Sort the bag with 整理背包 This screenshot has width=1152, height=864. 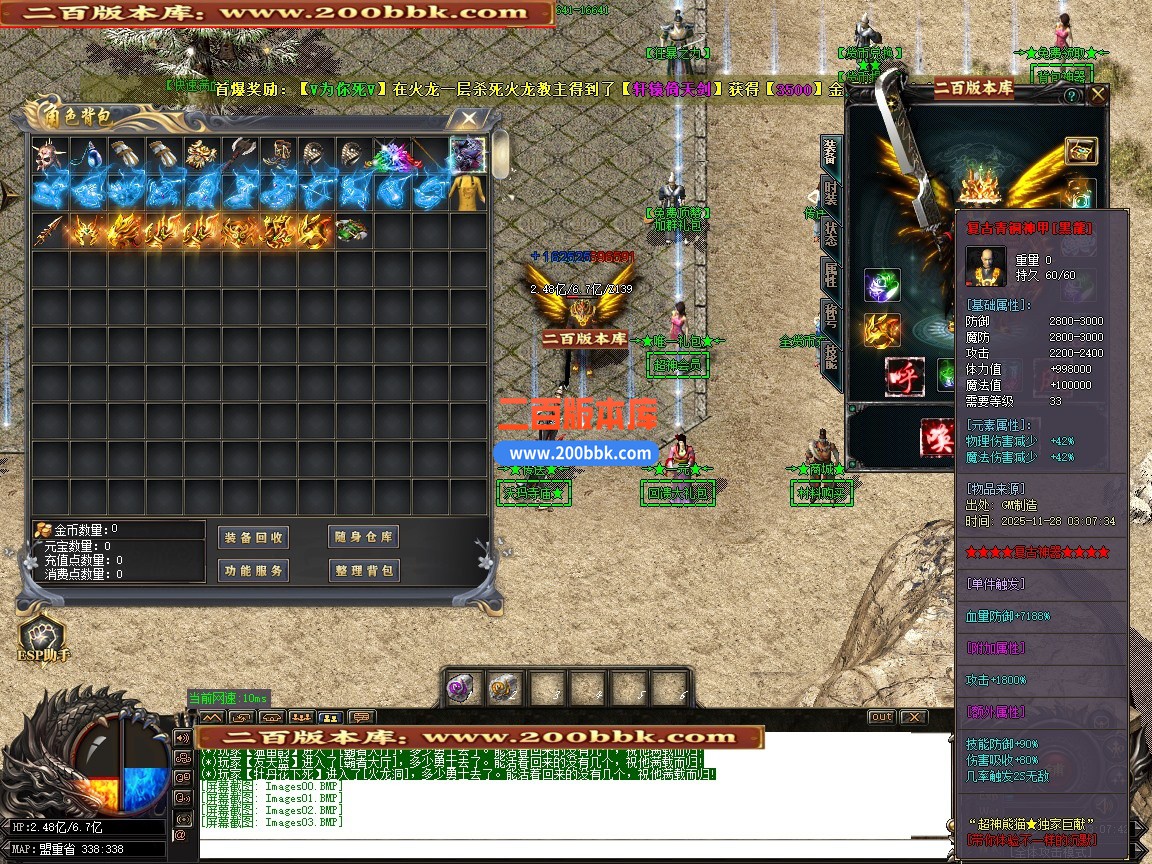tap(362, 571)
